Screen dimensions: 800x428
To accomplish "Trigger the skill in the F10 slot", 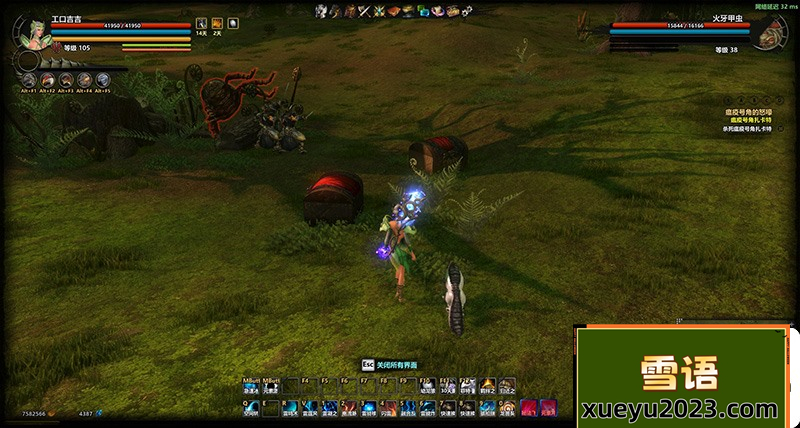I will click(x=430, y=386).
